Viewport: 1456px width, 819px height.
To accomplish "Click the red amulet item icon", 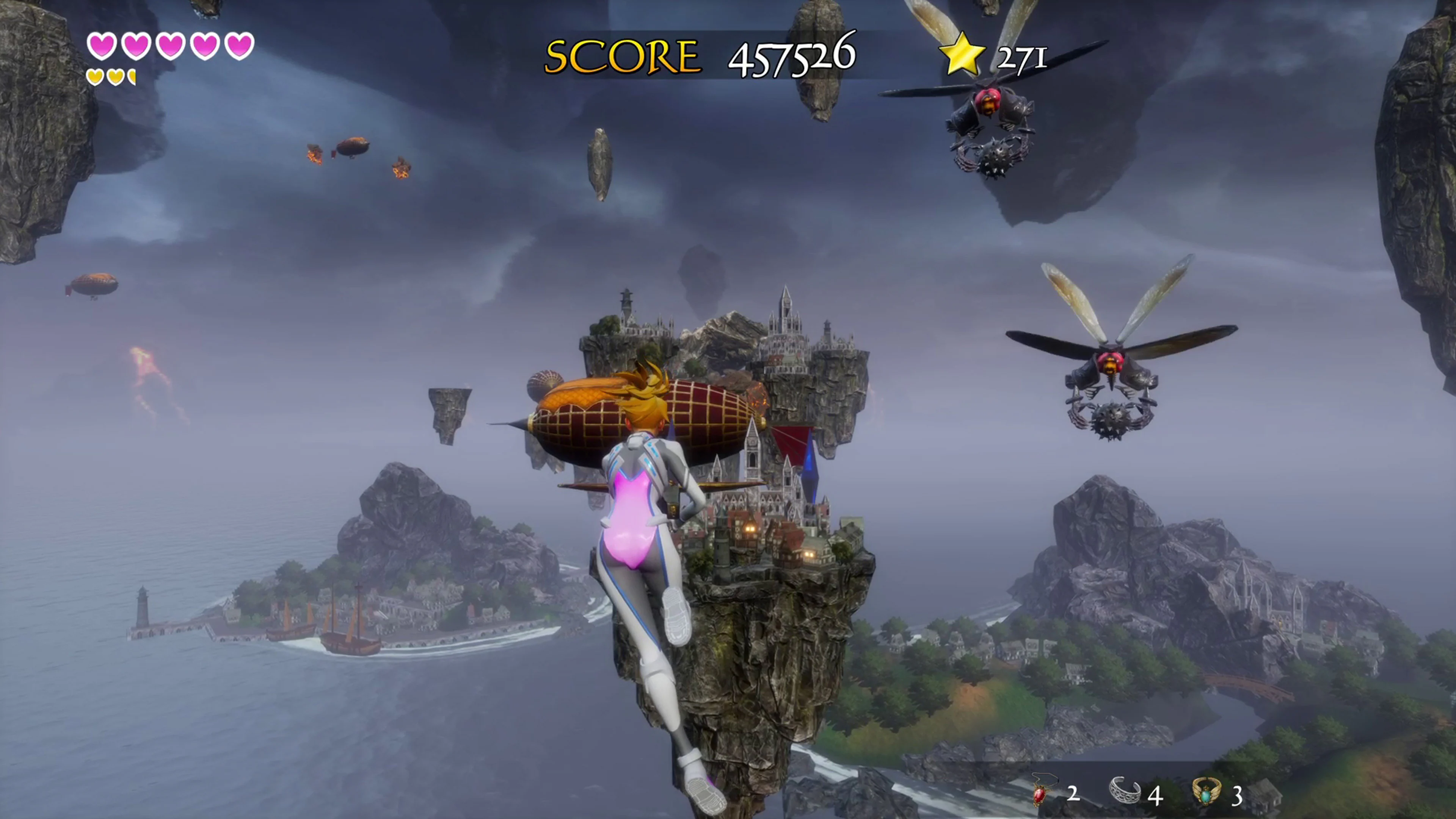I will pyautogui.click(x=1040, y=794).
